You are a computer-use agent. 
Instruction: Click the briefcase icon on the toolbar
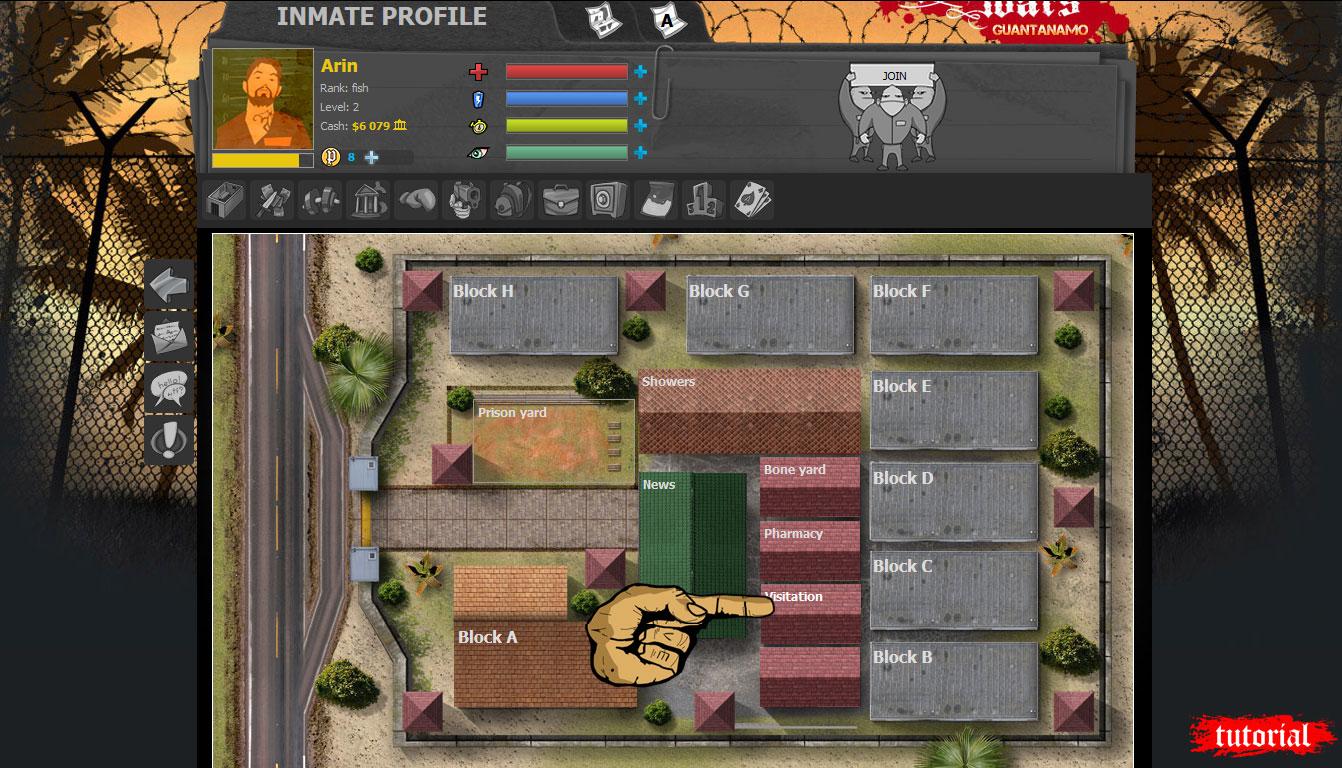561,200
